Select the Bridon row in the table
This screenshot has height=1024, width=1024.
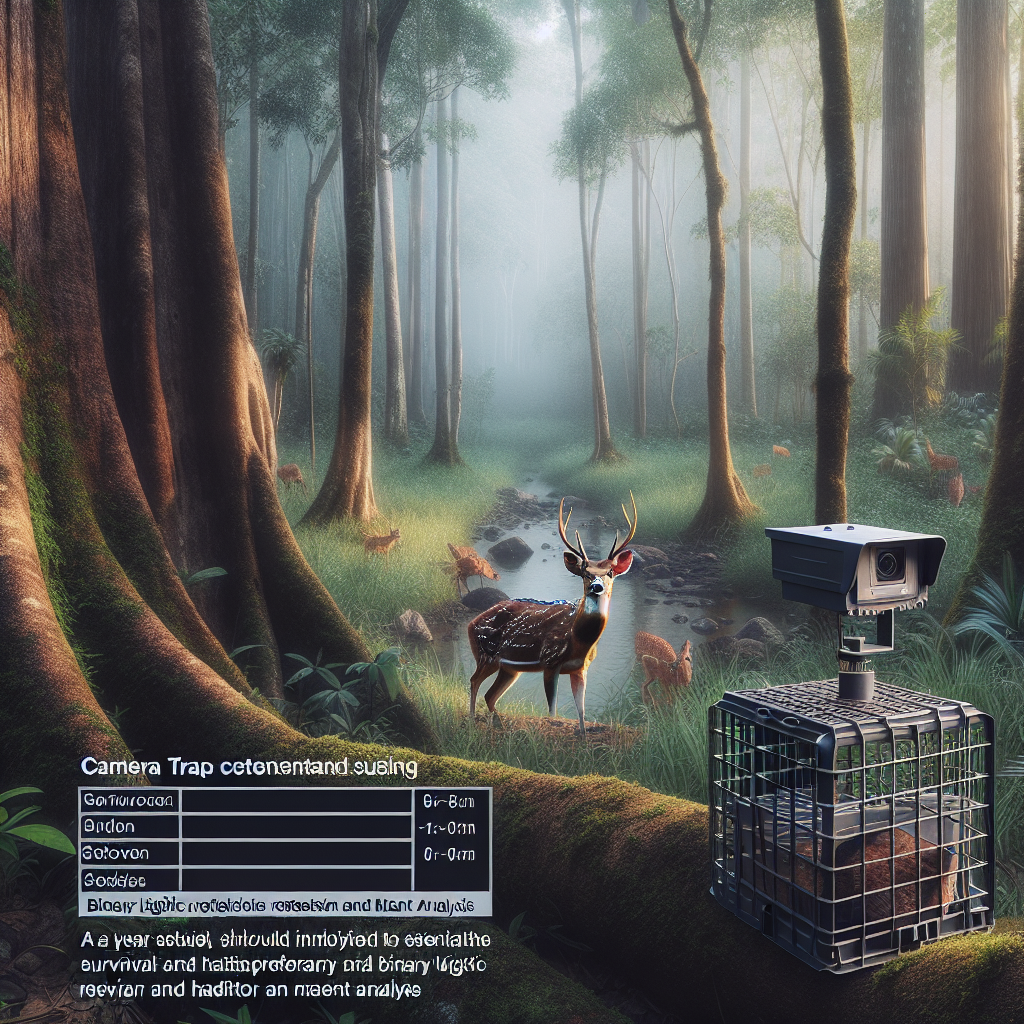pyautogui.click(x=284, y=826)
